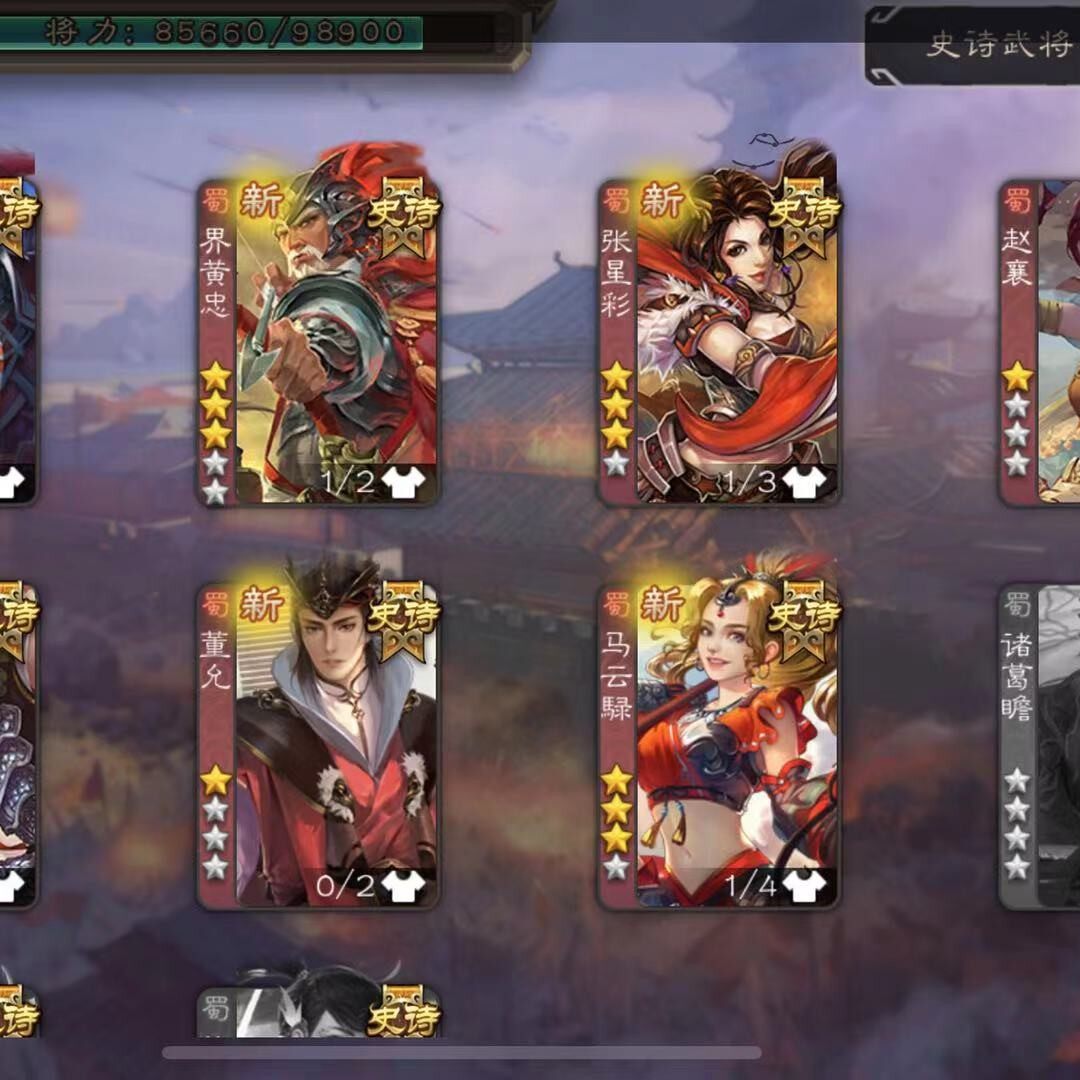Image resolution: width=1080 pixels, height=1080 pixels.
Task: Choose the 张星彩 general card
Action: point(719,340)
